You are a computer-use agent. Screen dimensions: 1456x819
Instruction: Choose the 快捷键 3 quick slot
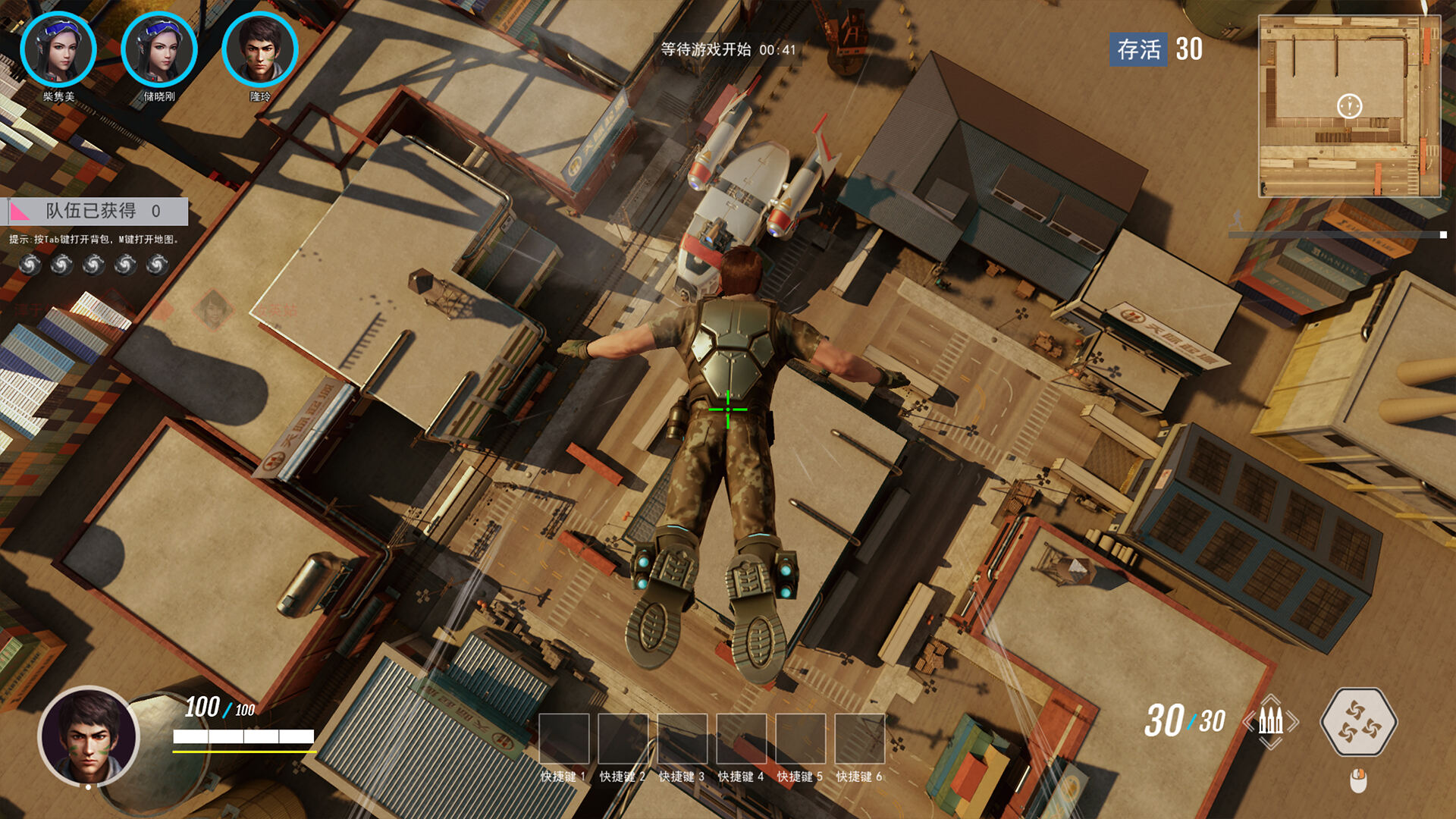[682, 738]
